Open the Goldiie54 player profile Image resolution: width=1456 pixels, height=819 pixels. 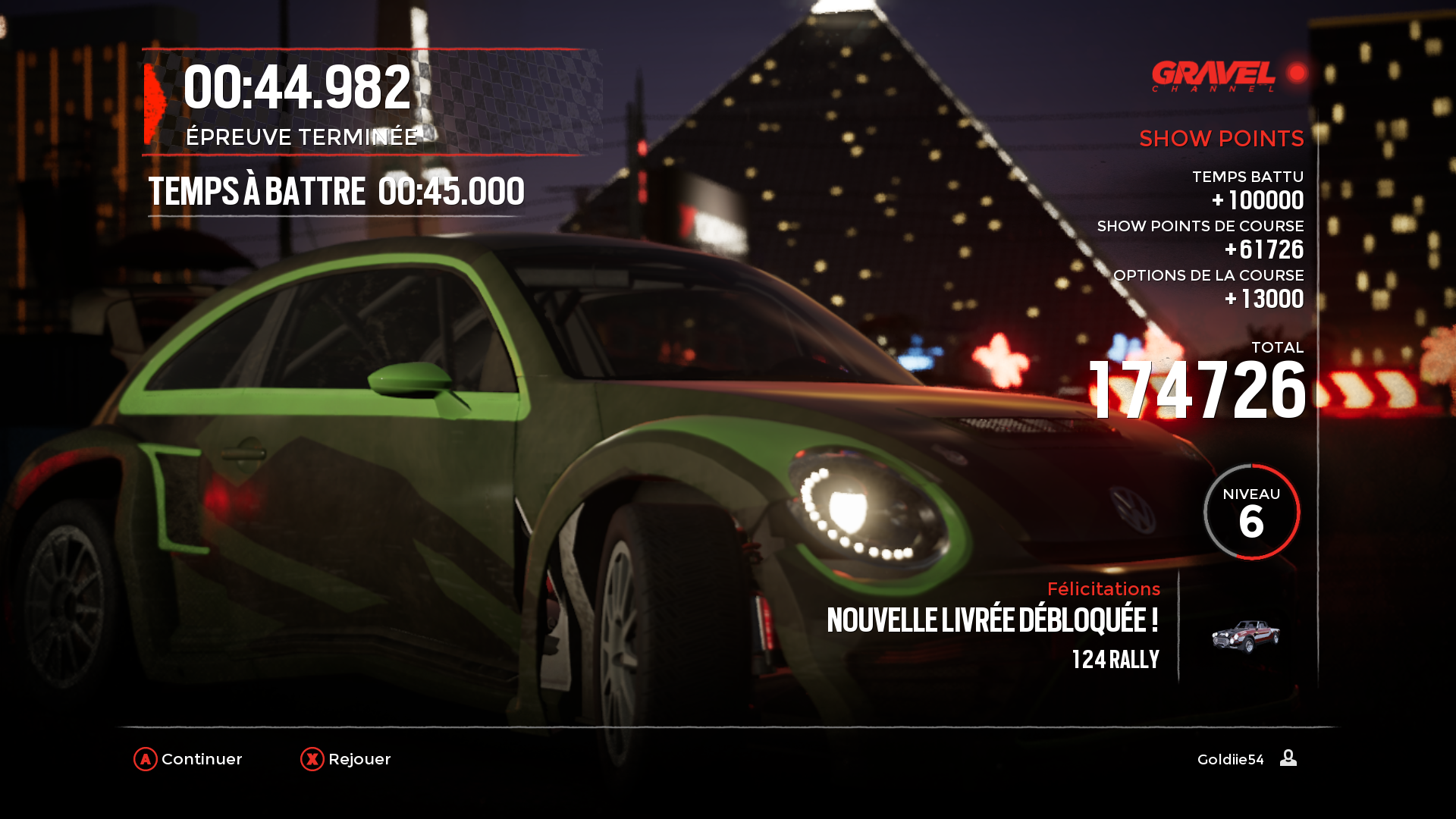[x=1246, y=759]
